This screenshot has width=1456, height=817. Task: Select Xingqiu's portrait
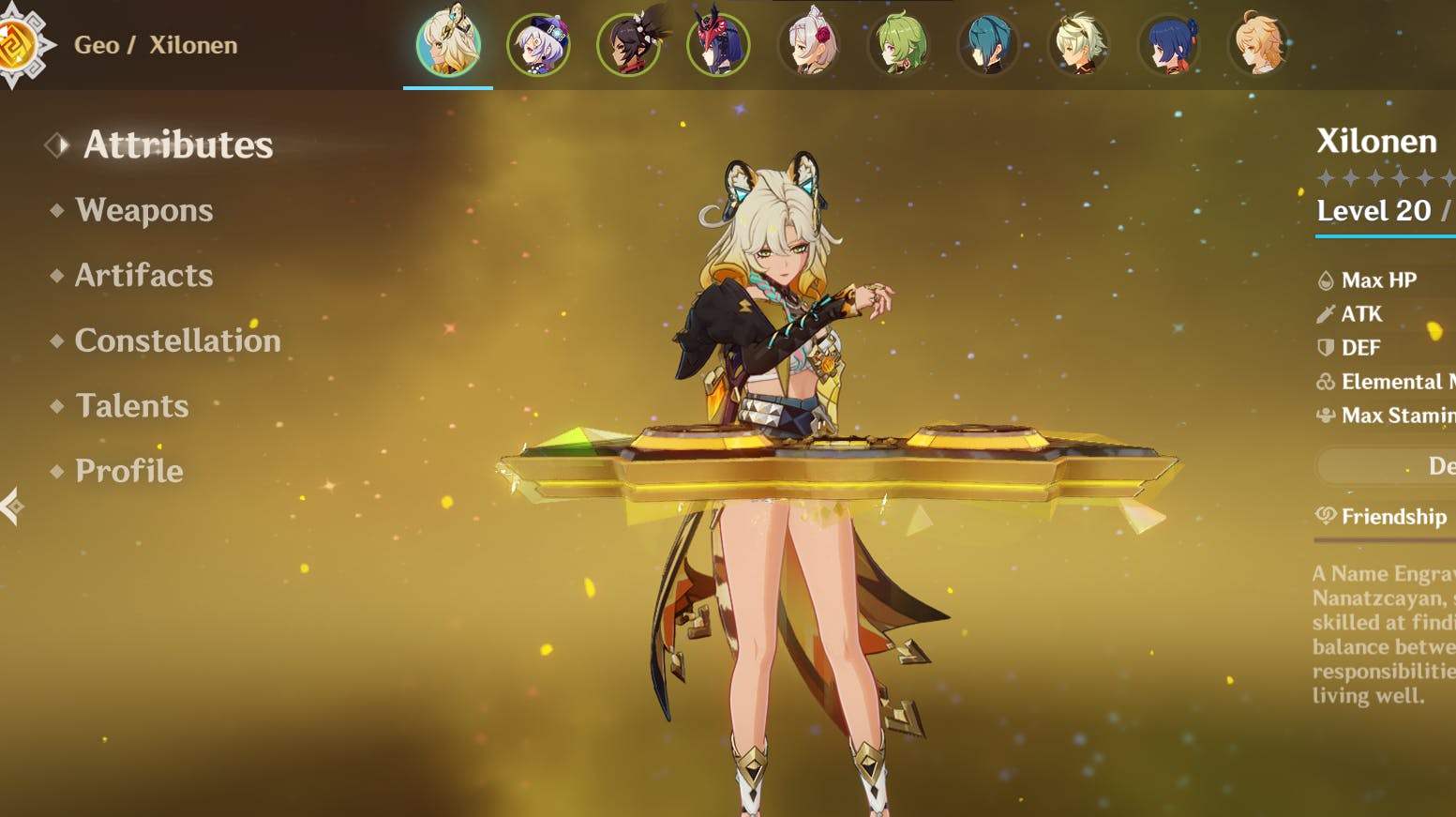(x=988, y=44)
